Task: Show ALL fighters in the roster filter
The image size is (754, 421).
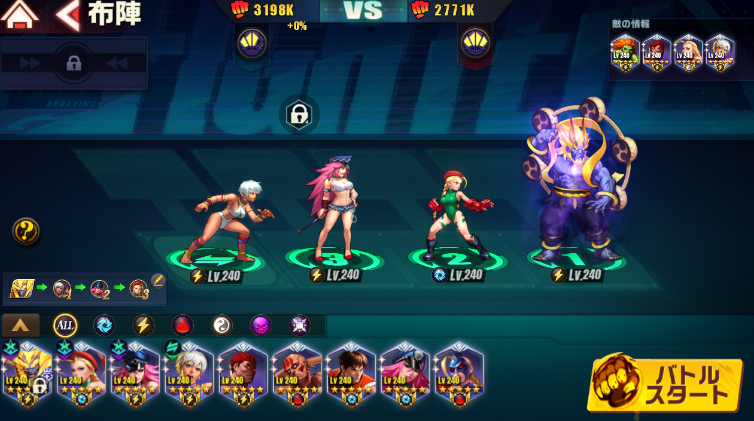Action: [65, 325]
